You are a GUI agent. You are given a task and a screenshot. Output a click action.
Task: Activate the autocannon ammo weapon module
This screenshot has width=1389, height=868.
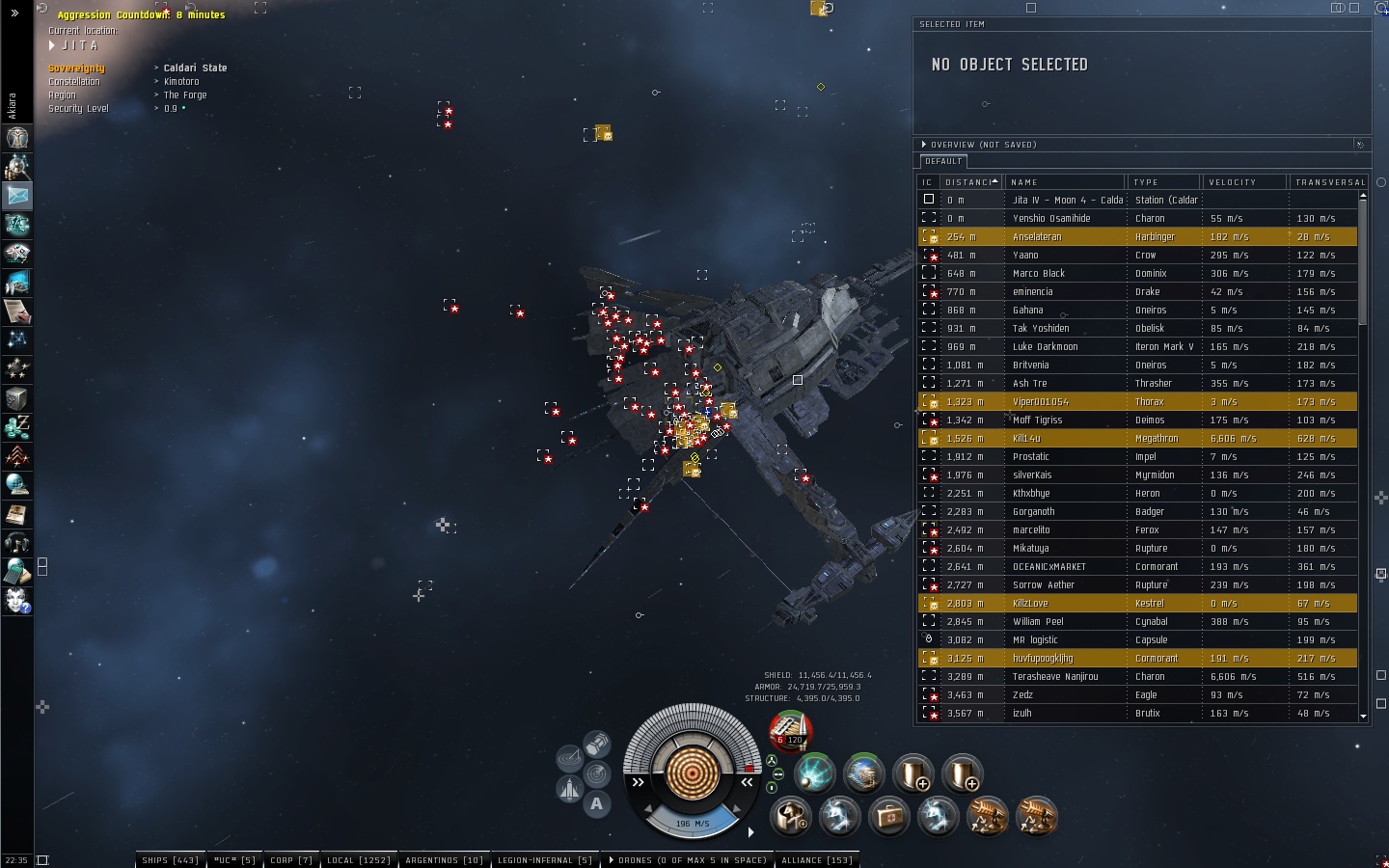point(790,732)
